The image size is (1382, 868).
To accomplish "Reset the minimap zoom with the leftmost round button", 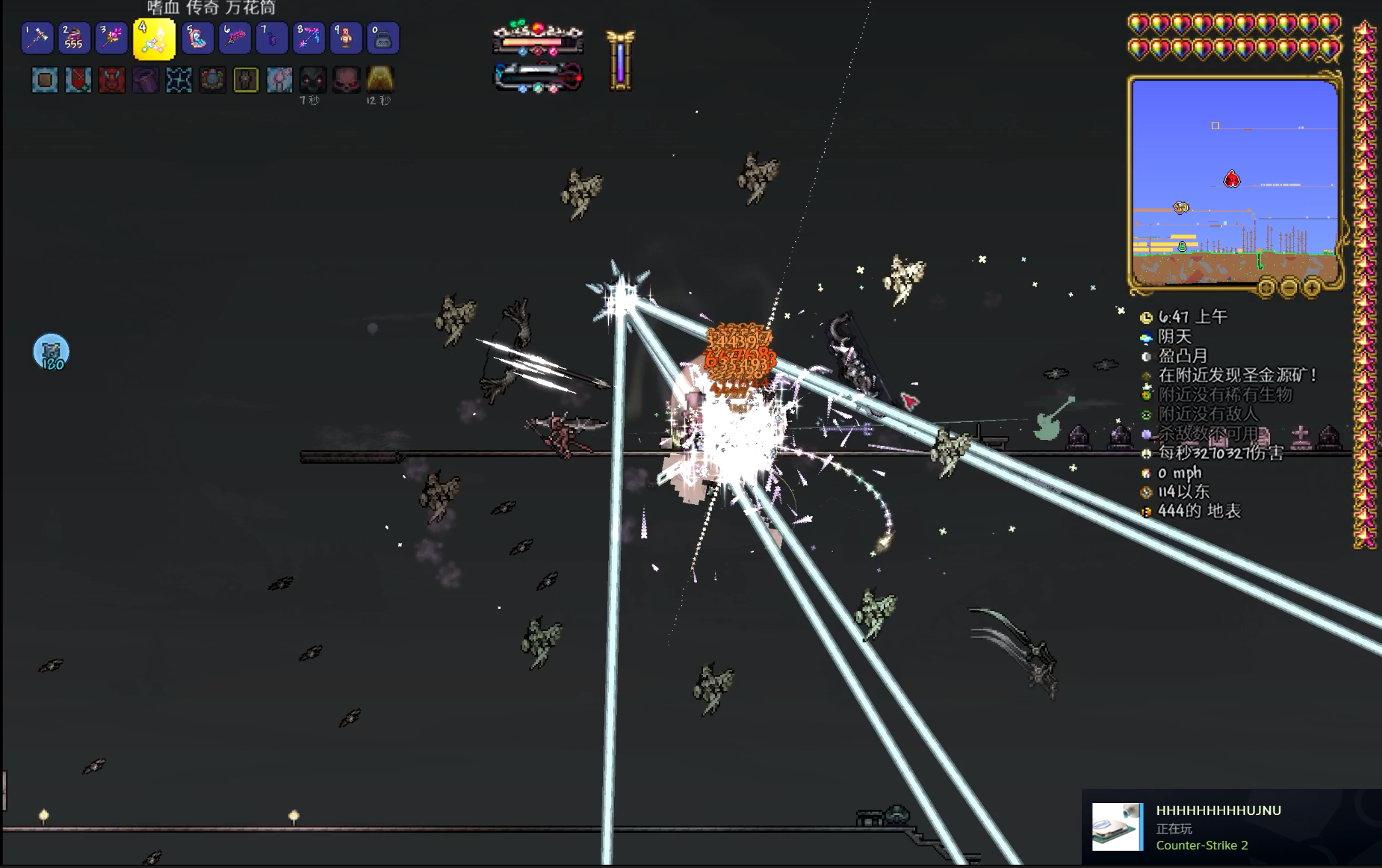I will 1266,288.
